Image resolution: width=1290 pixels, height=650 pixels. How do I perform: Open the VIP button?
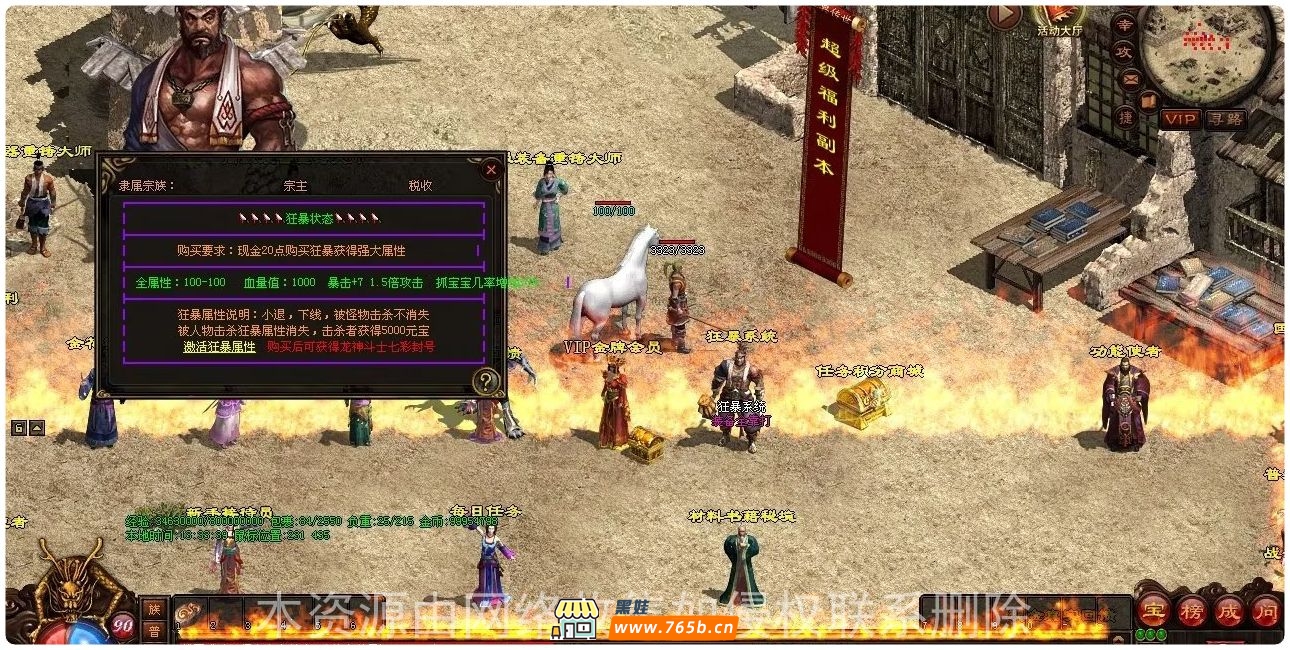coord(1181,119)
